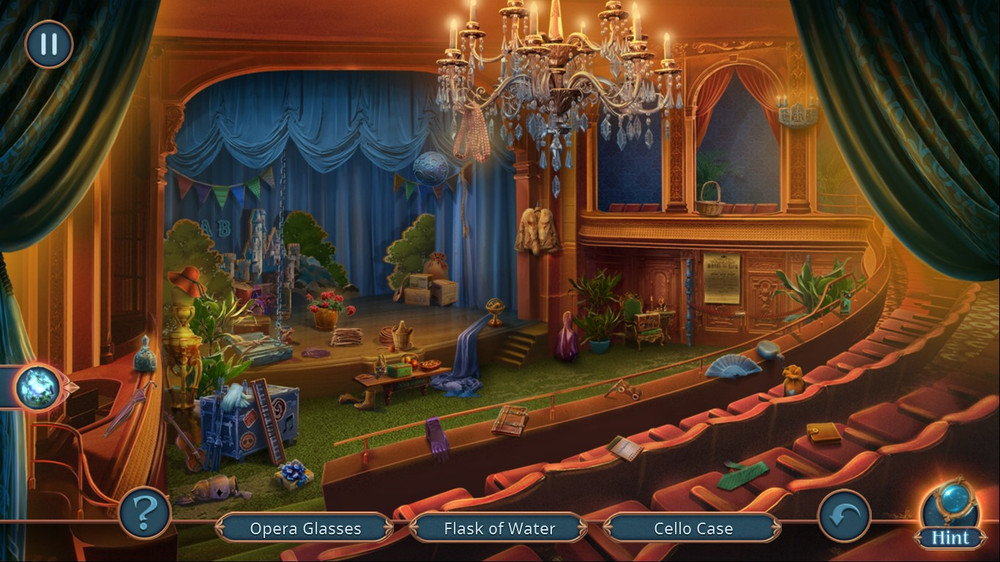Pause the game with the pause button
1000x562 pixels.
pos(48,44)
